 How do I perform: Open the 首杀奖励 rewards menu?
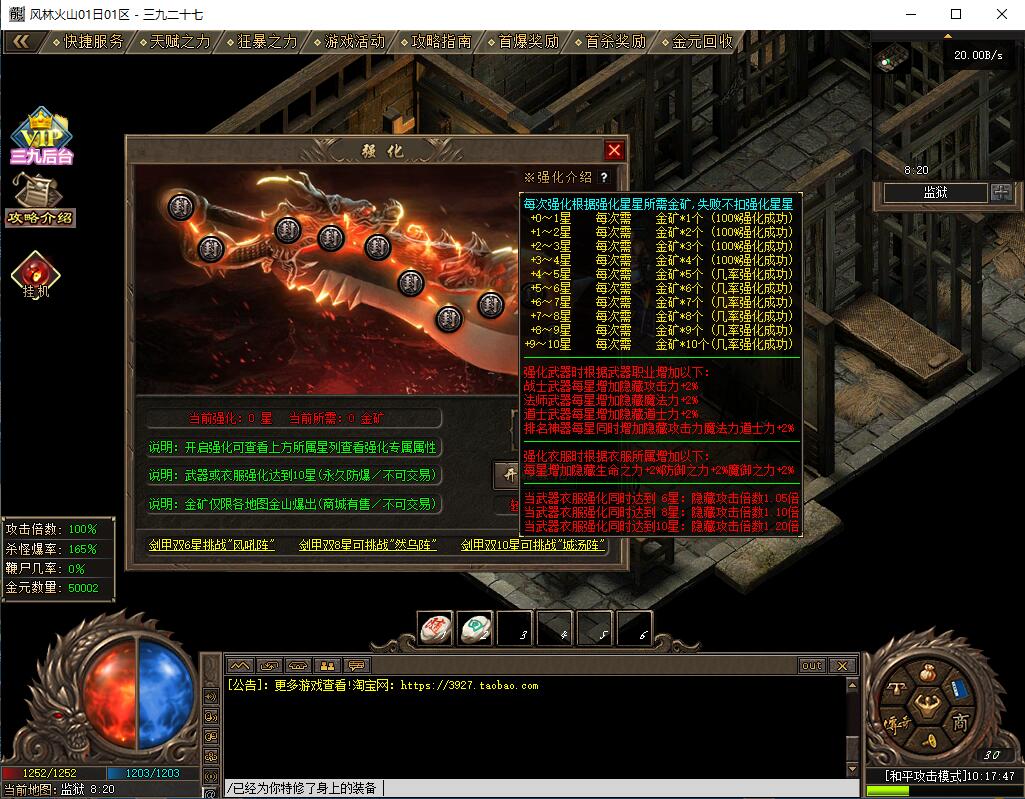[616, 42]
